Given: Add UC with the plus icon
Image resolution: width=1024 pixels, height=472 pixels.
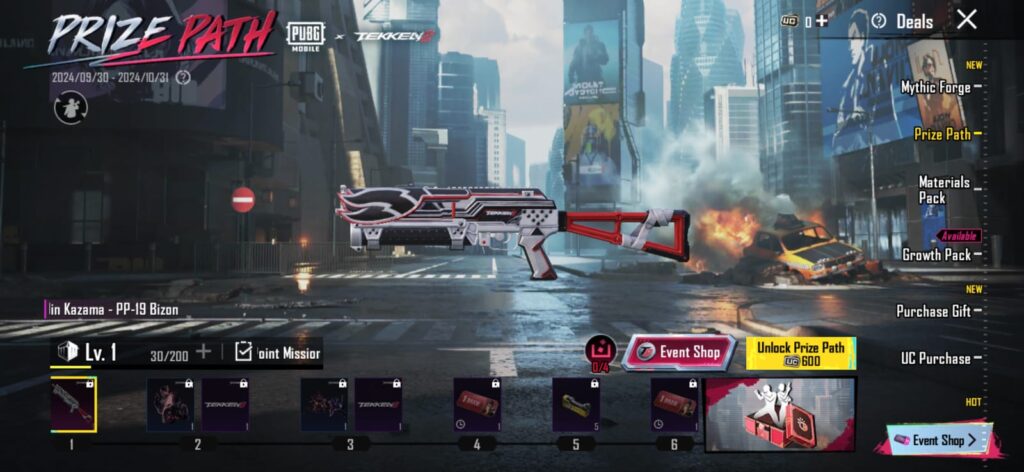Looking at the screenshot, I should 821,20.
